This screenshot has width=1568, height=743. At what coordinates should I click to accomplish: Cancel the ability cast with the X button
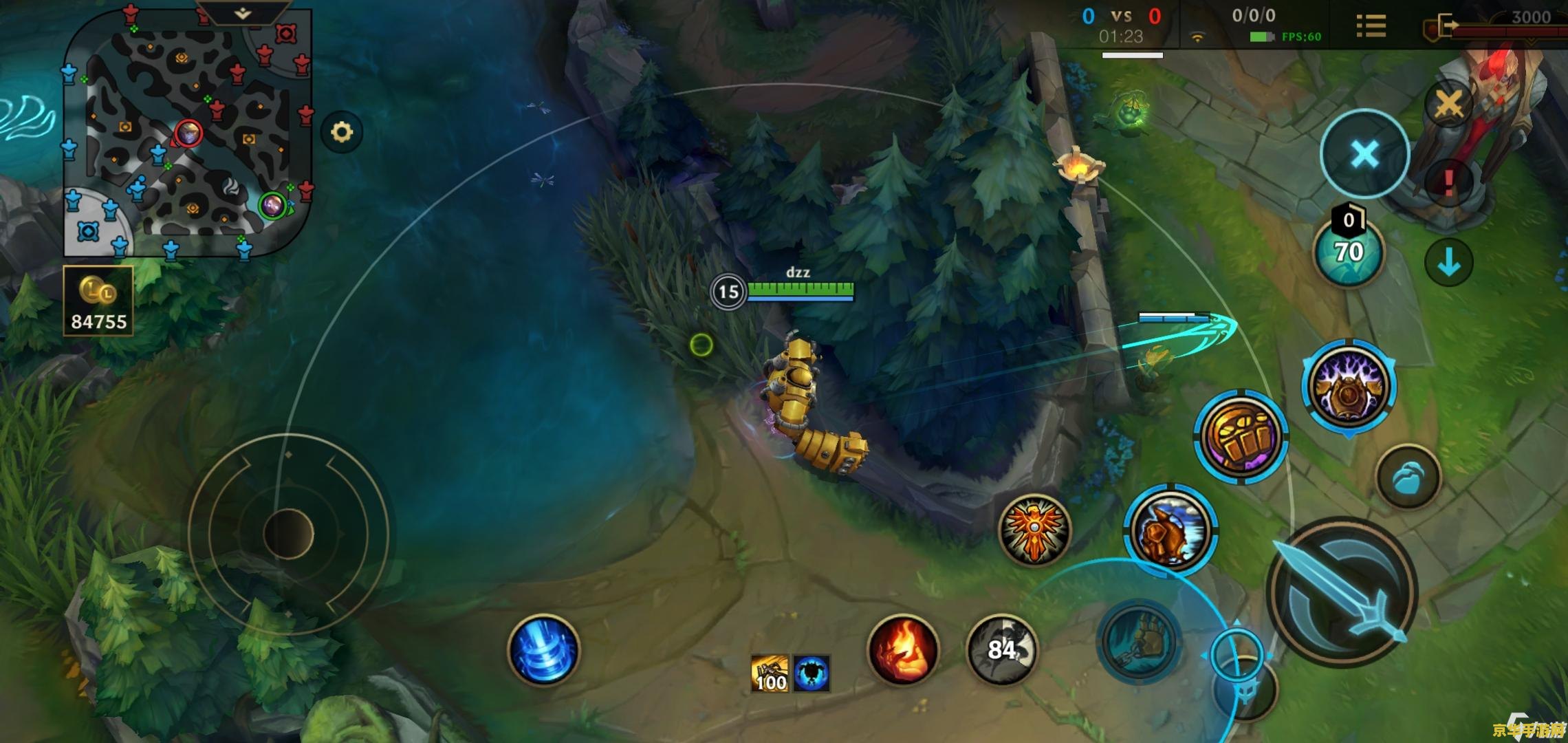1364,154
